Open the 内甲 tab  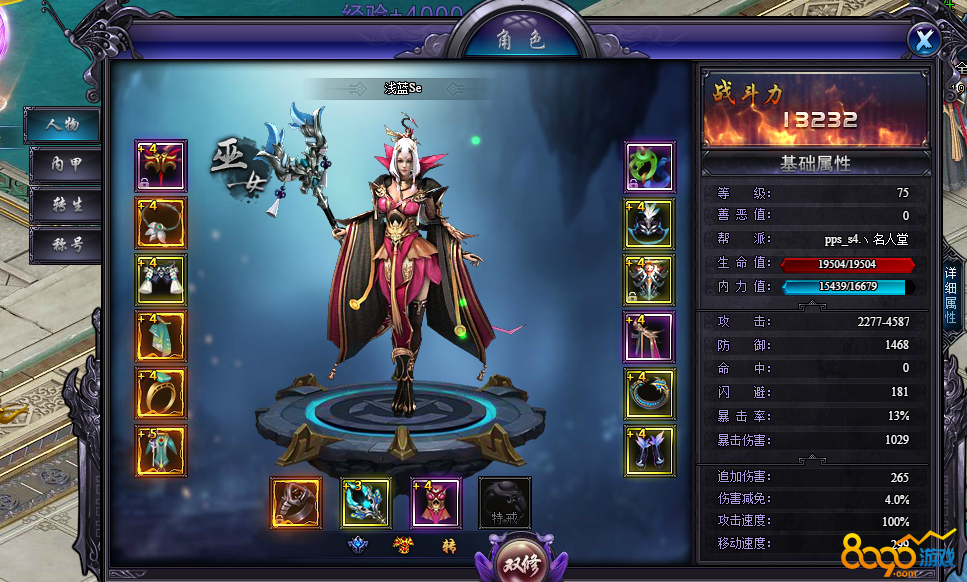point(64,165)
